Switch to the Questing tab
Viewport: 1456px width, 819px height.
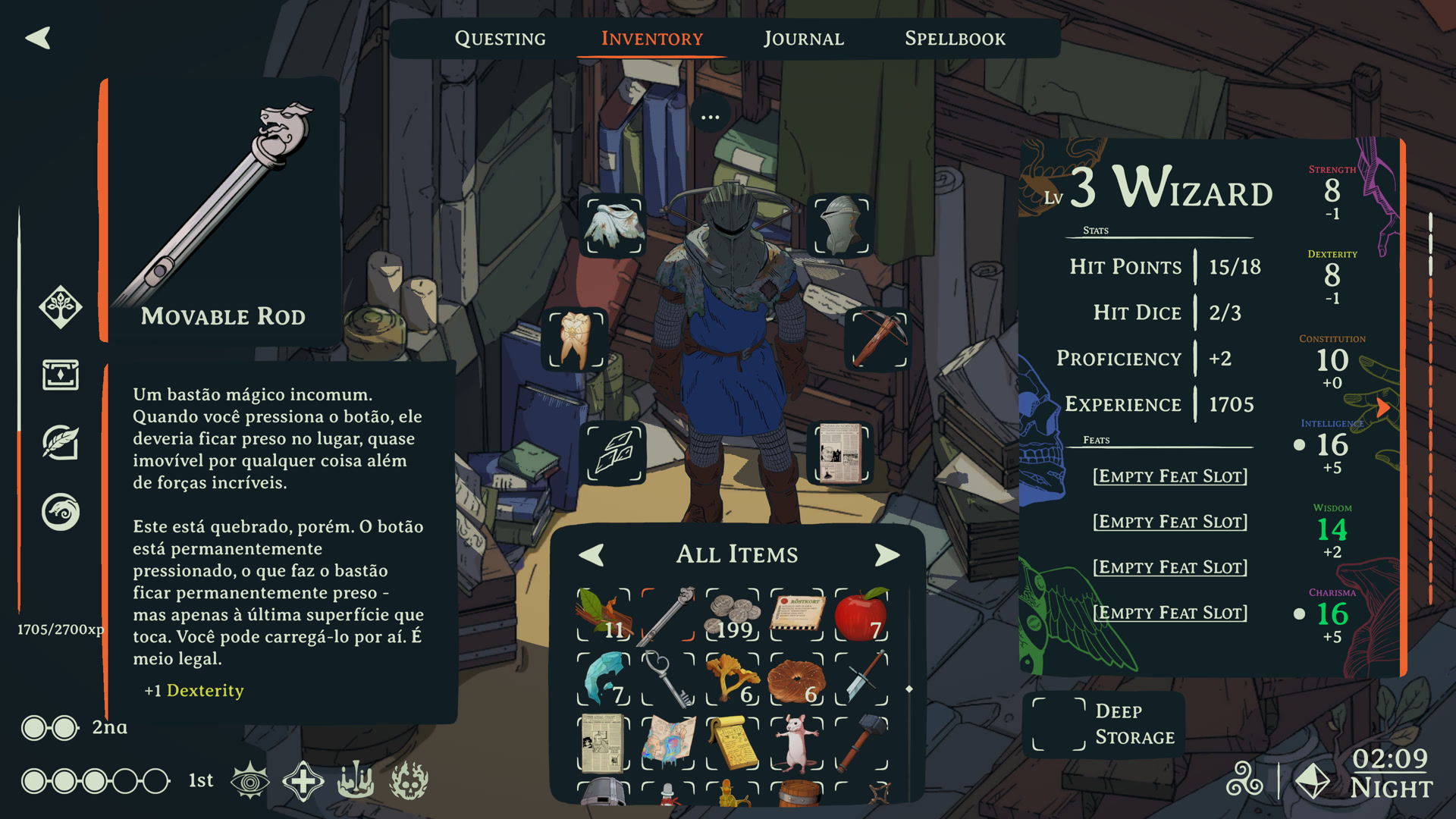pyautogui.click(x=500, y=39)
